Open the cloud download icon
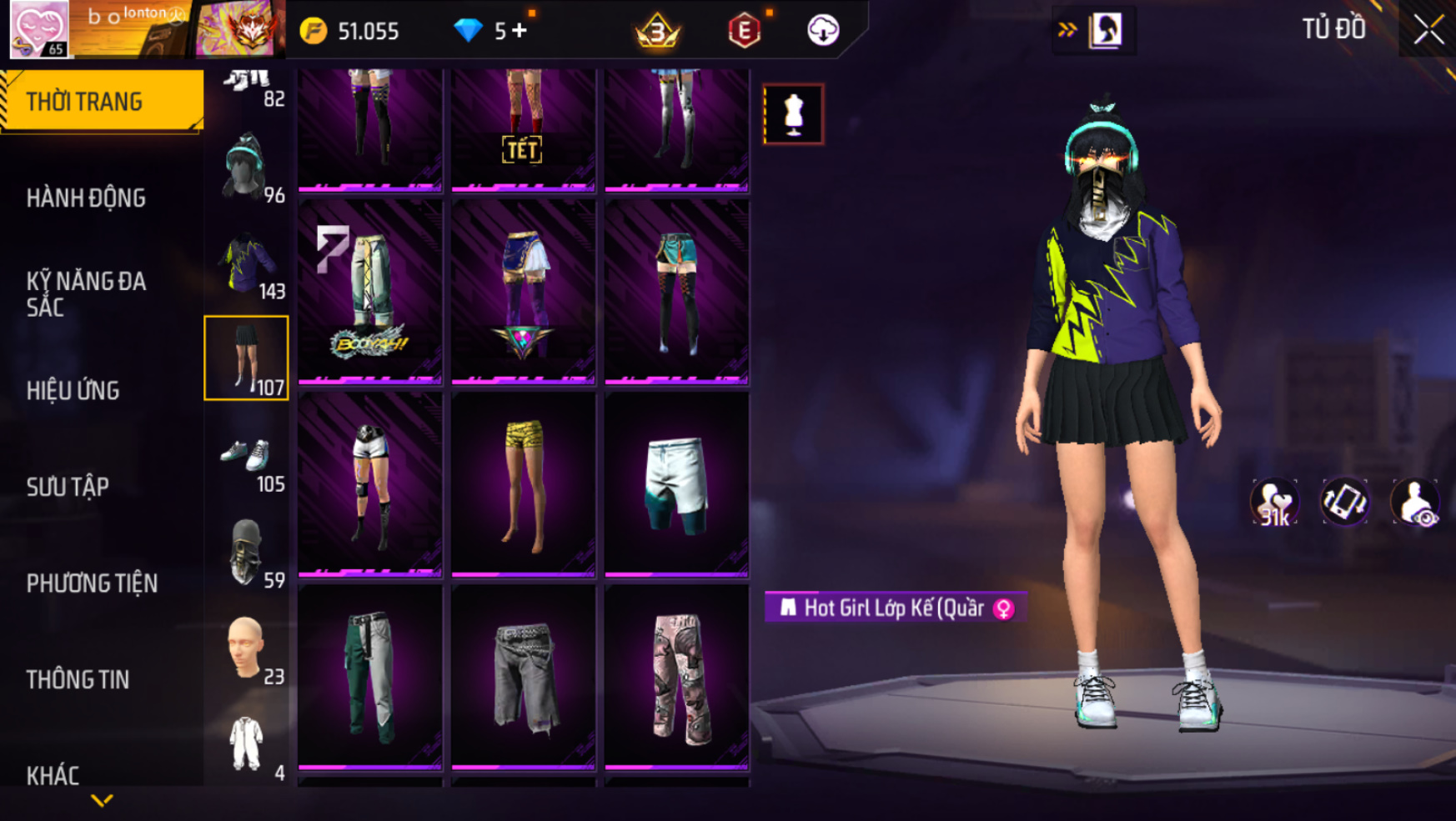Viewport: 1456px width, 821px height. click(x=823, y=31)
